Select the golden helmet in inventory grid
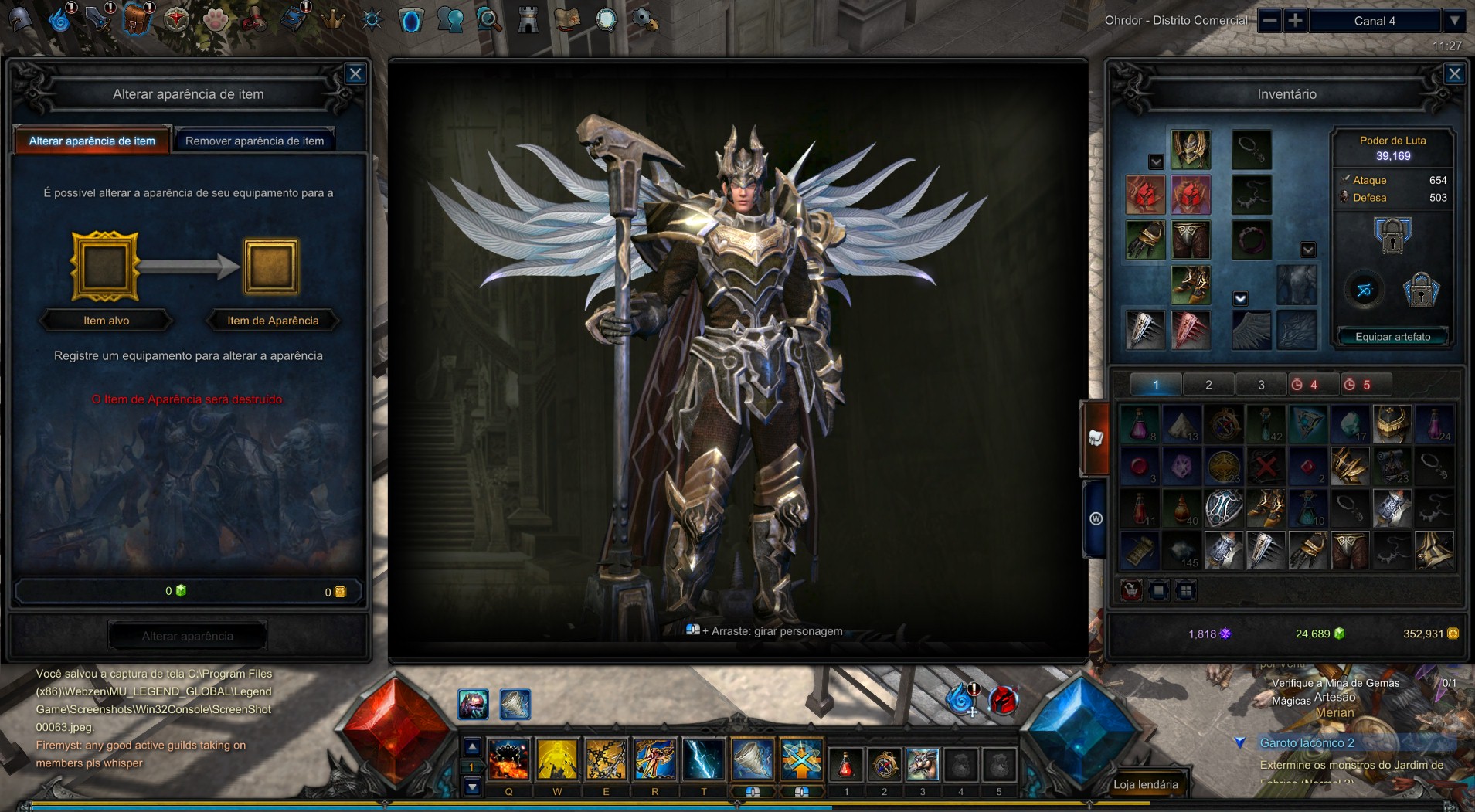 pos(1392,424)
